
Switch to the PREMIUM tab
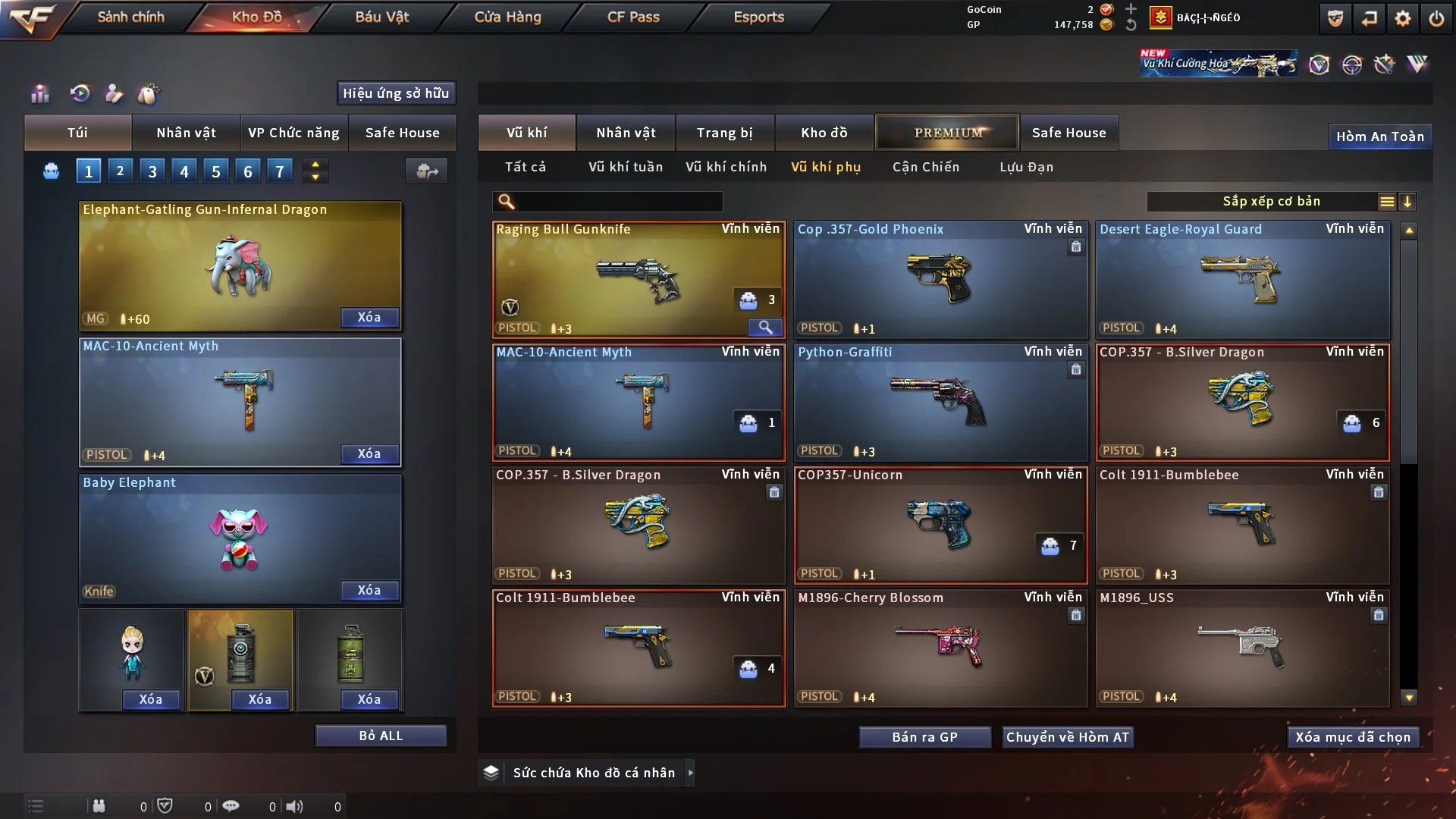tap(947, 133)
